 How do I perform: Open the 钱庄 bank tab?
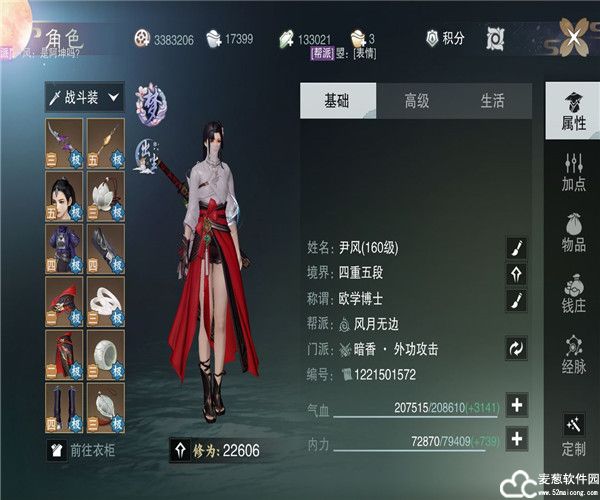573,294
